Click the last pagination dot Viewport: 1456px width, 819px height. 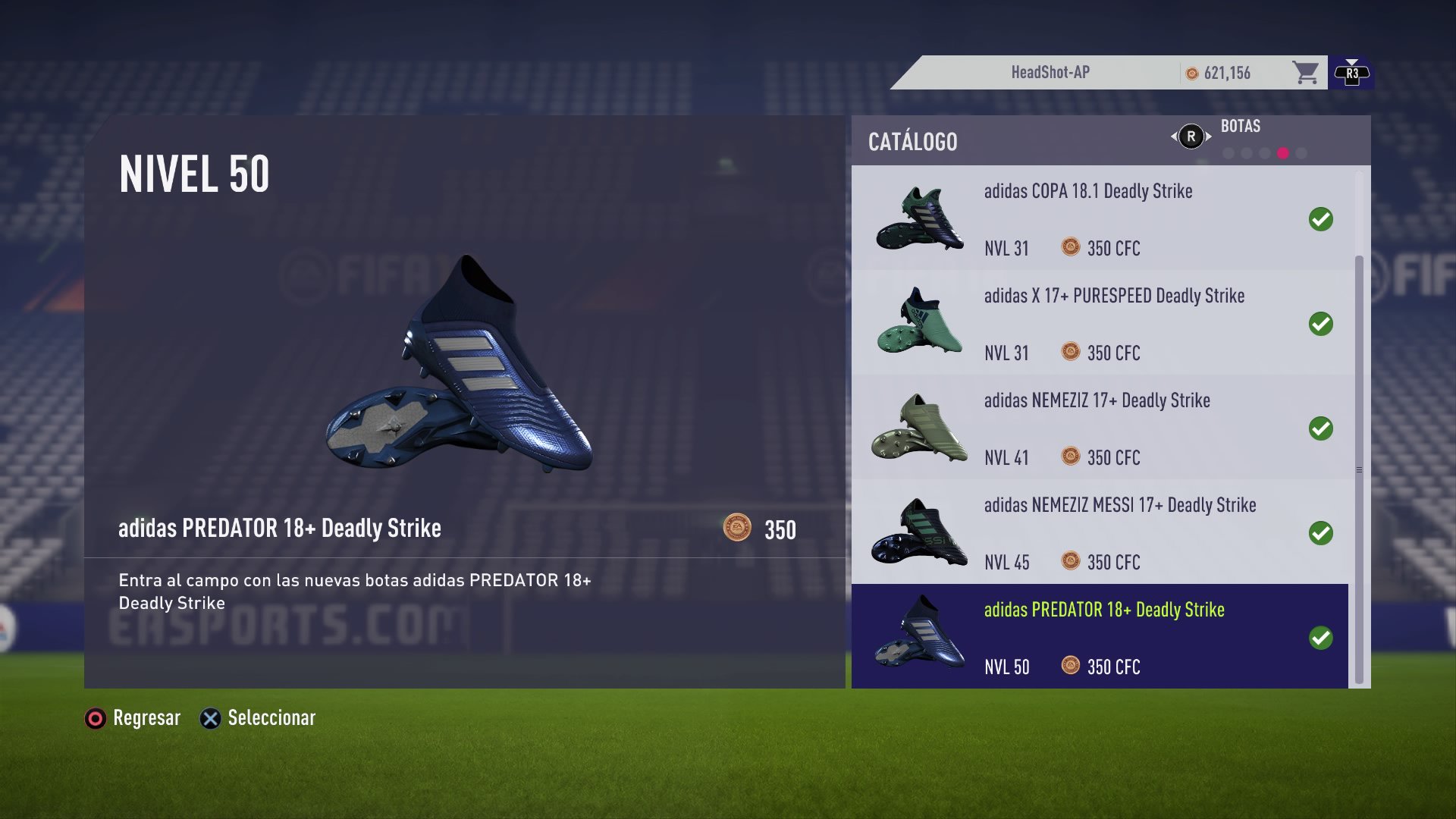tap(1301, 154)
